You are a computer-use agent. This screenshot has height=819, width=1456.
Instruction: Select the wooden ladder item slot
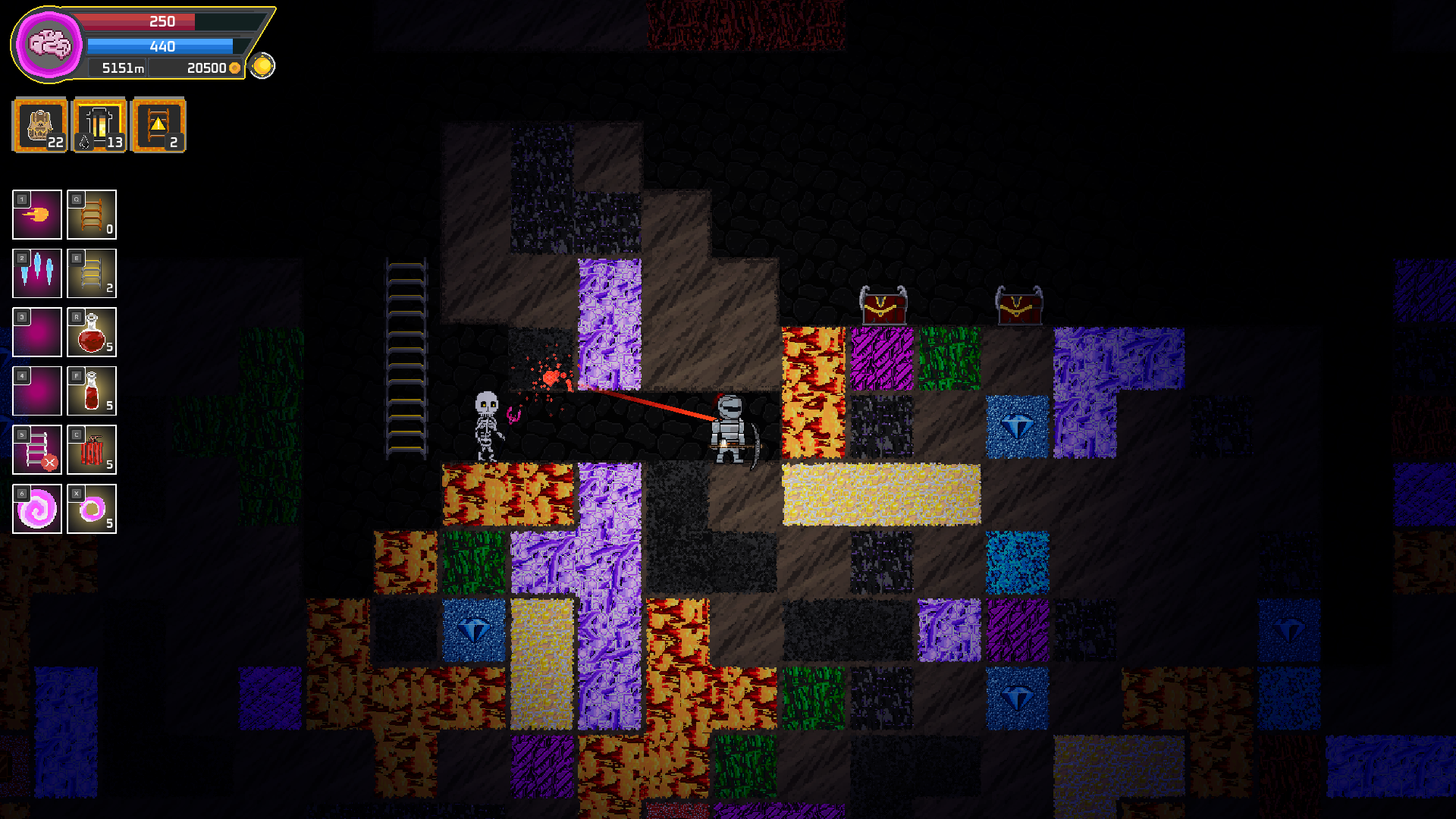click(x=92, y=215)
